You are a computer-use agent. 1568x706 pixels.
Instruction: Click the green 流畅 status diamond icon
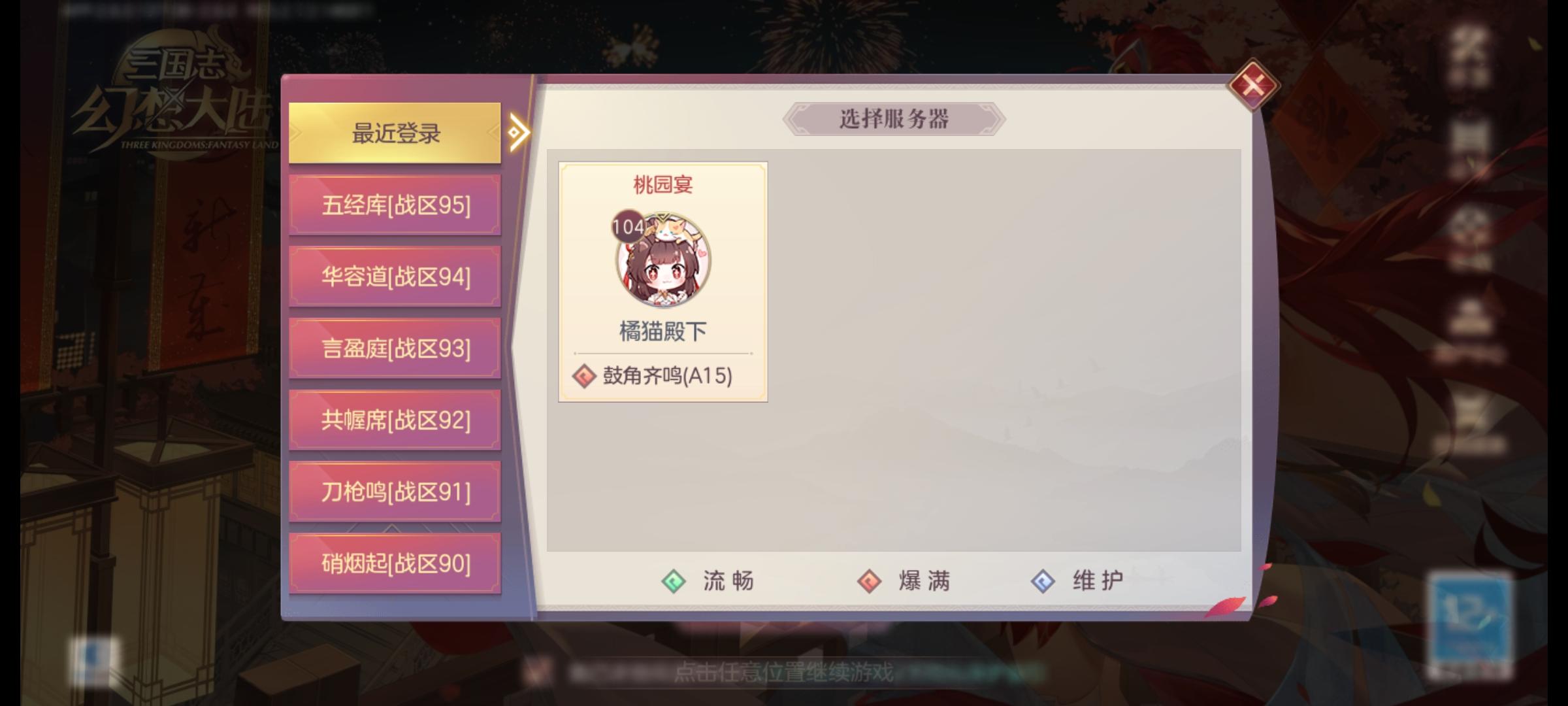tap(674, 582)
